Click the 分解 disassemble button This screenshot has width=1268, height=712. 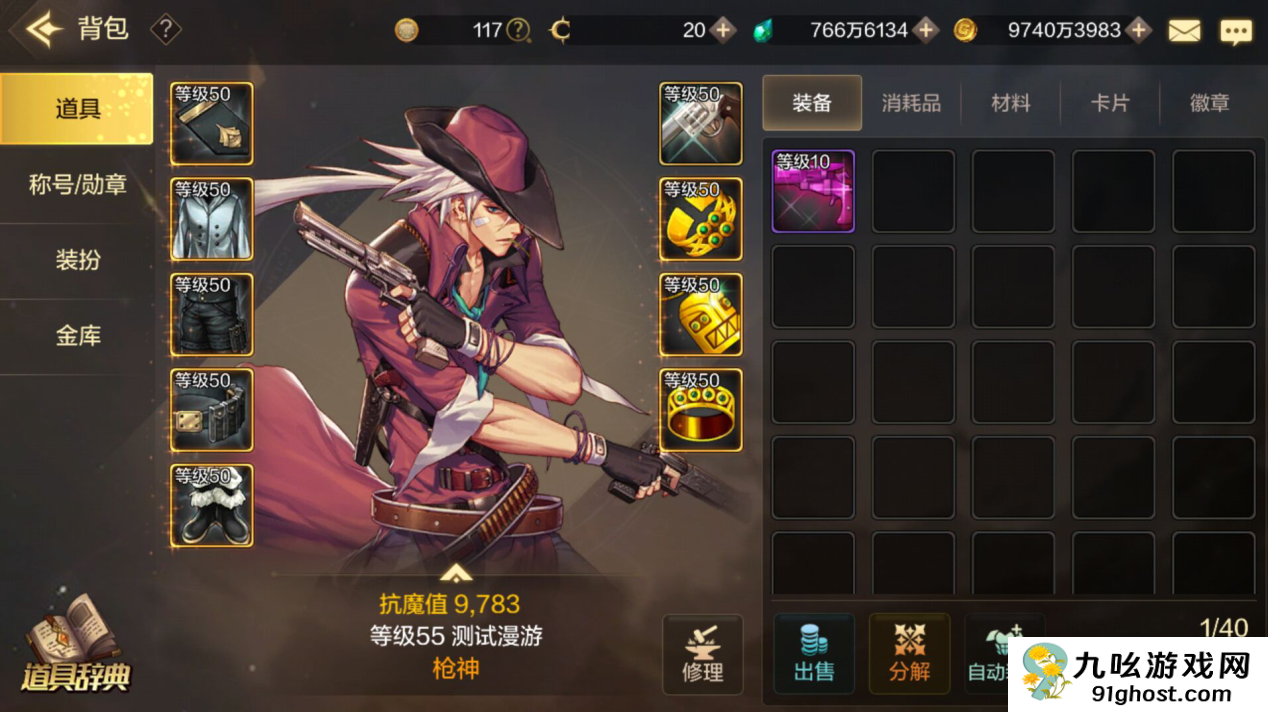pos(909,654)
